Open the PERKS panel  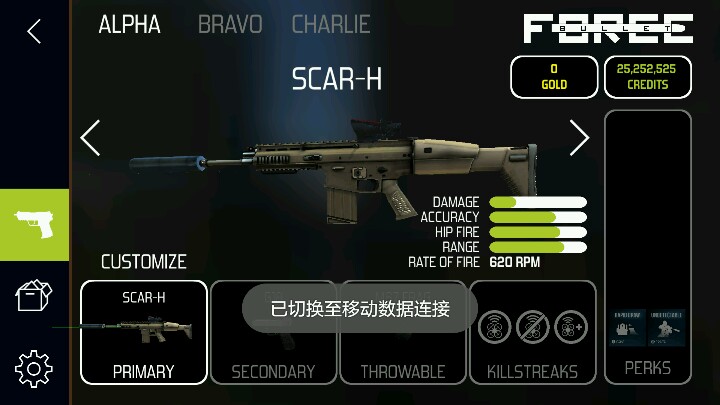648,246
